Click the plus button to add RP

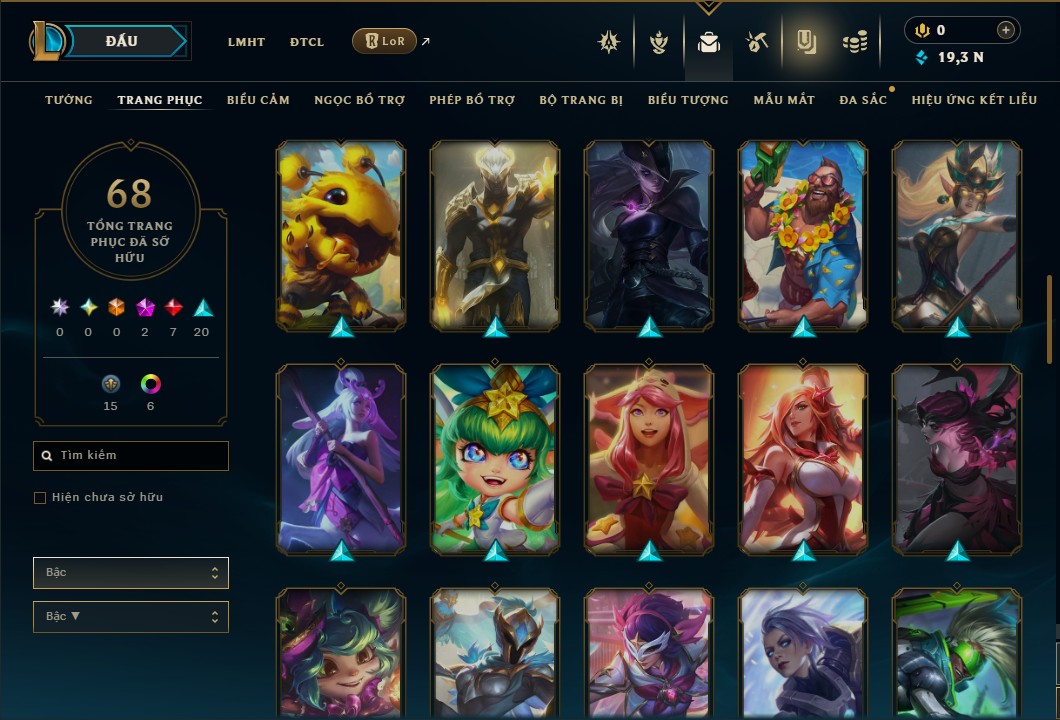point(1006,30)
